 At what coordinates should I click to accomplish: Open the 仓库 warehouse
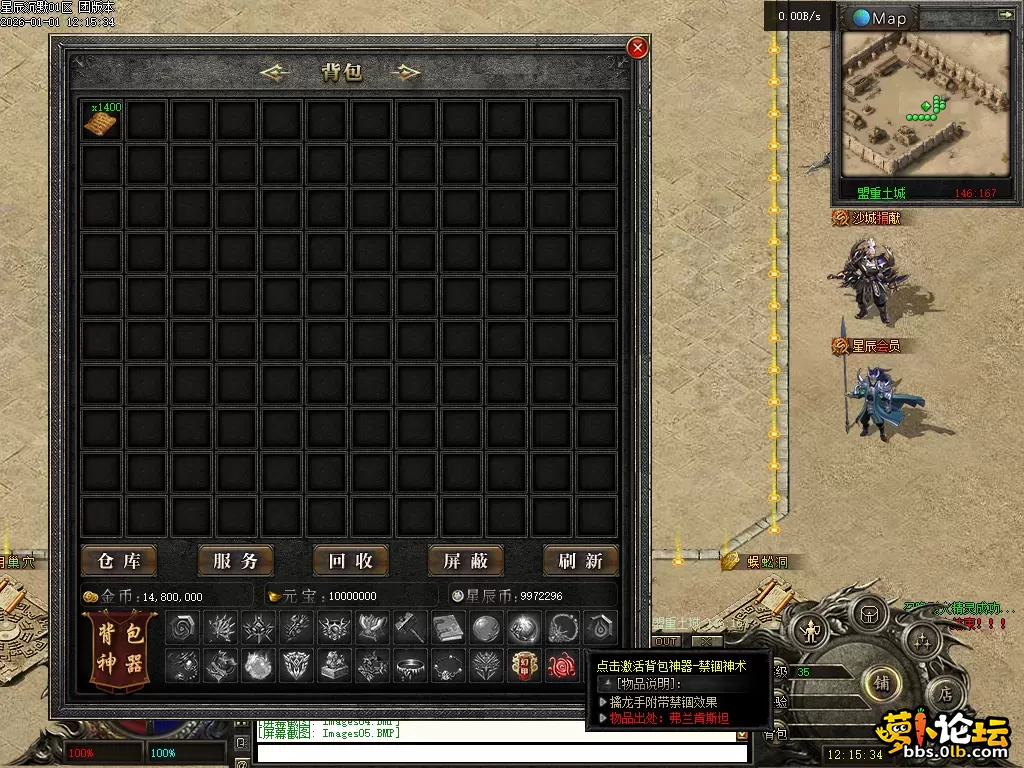119,561
